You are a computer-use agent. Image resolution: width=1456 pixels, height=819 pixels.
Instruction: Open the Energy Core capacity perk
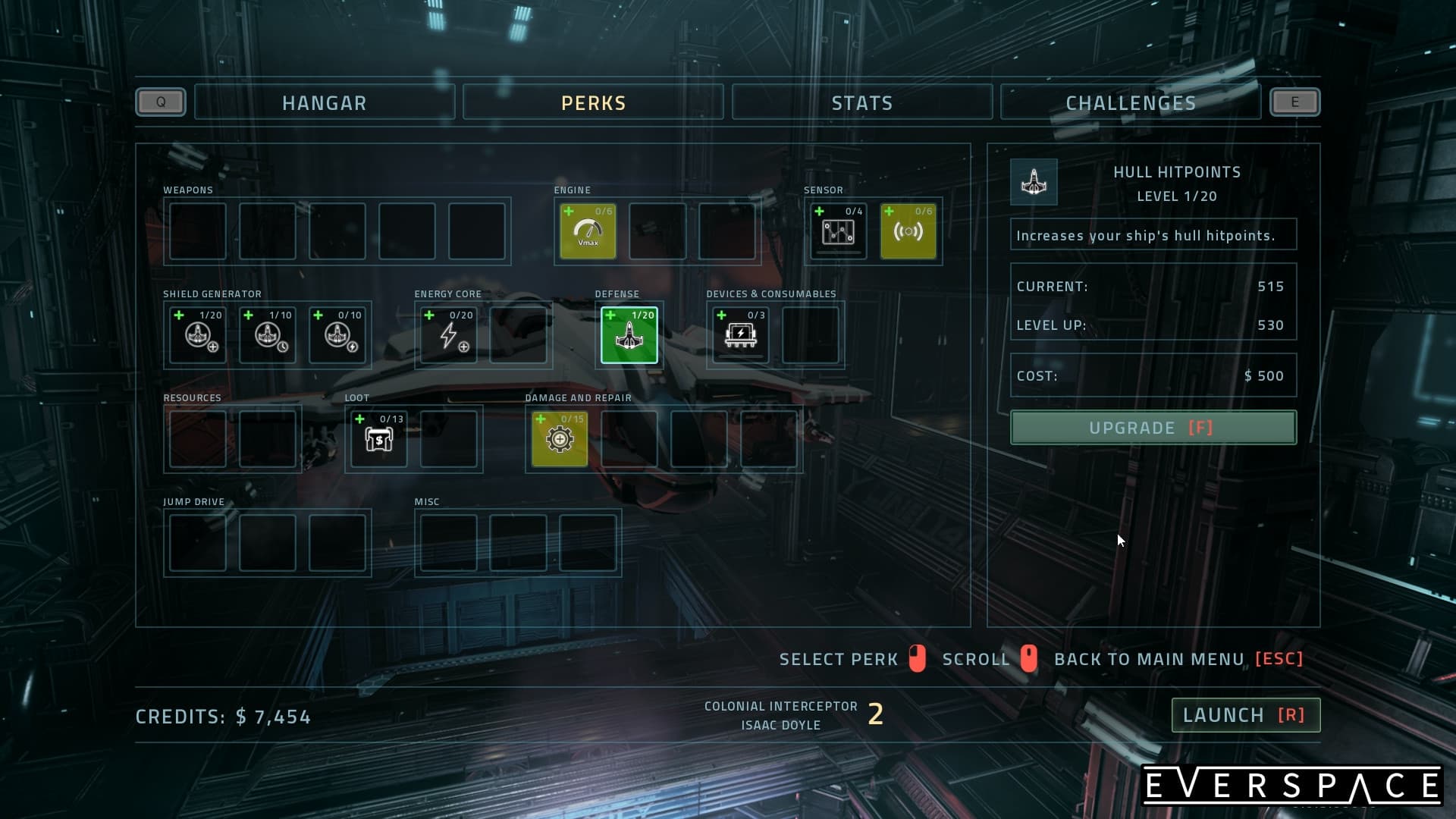(448, 335)
